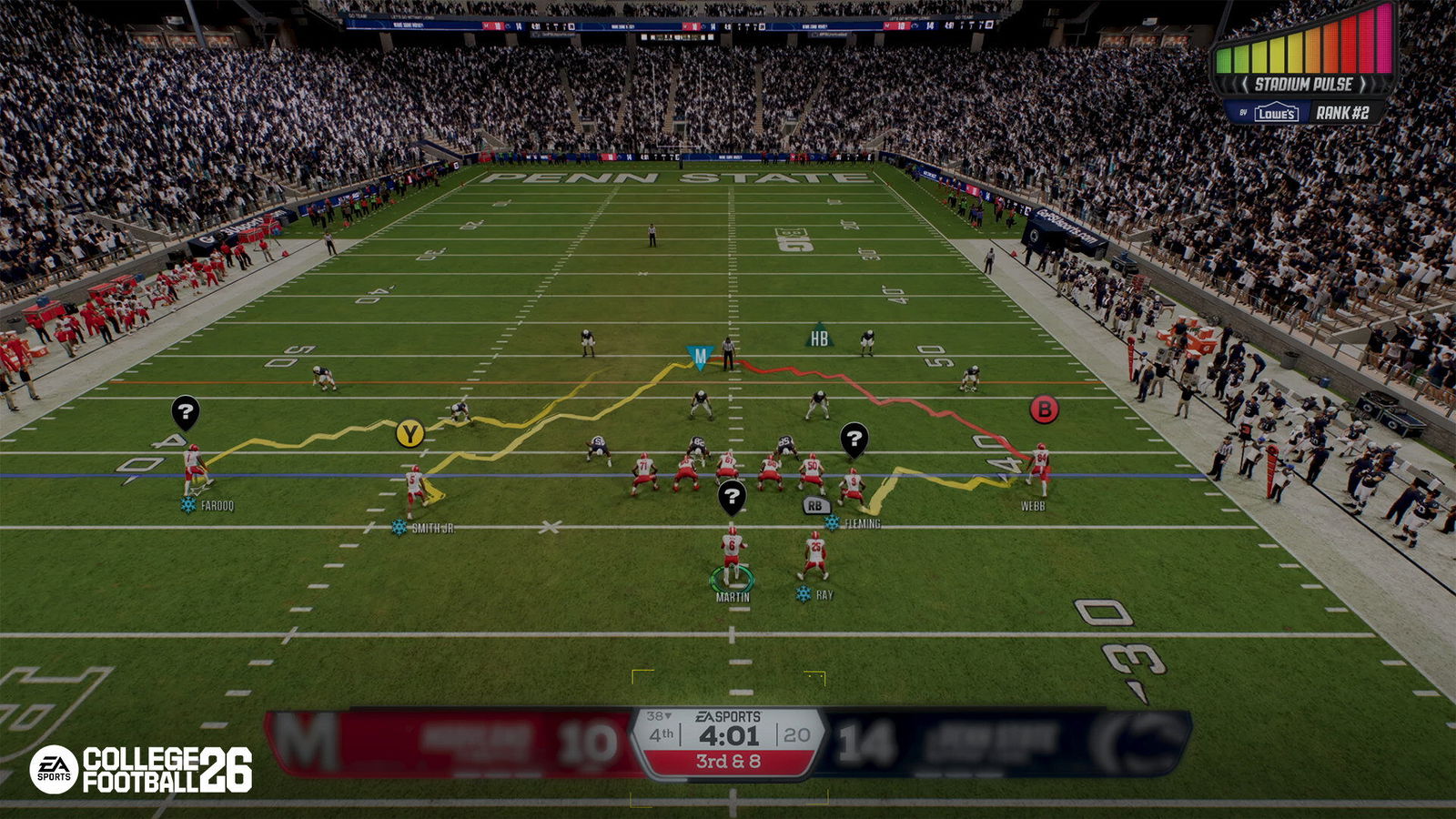Select the green HB coverage marker
The image size is (1456, 819).
819,338
